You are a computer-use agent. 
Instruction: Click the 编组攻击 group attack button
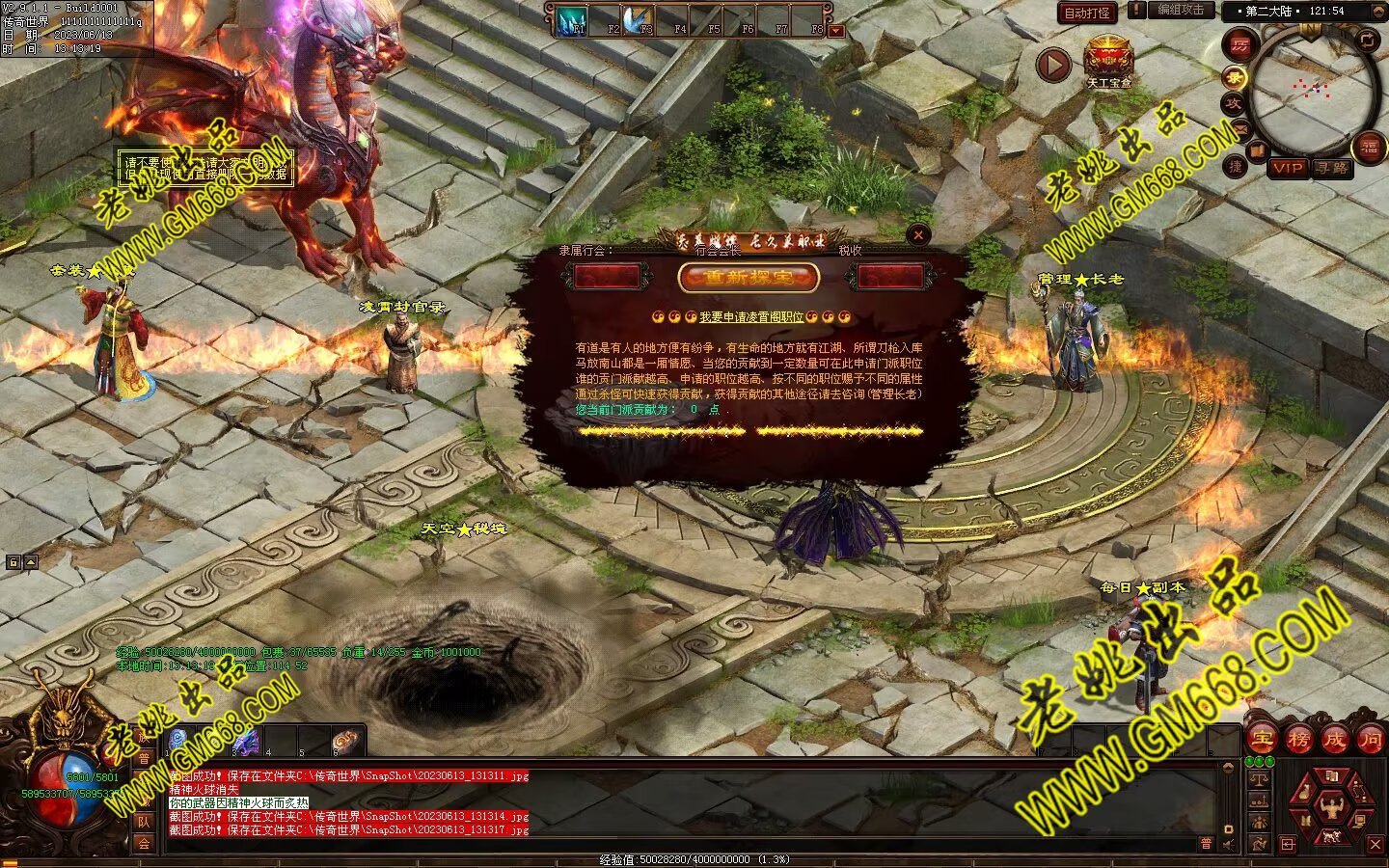[1182, 10]
